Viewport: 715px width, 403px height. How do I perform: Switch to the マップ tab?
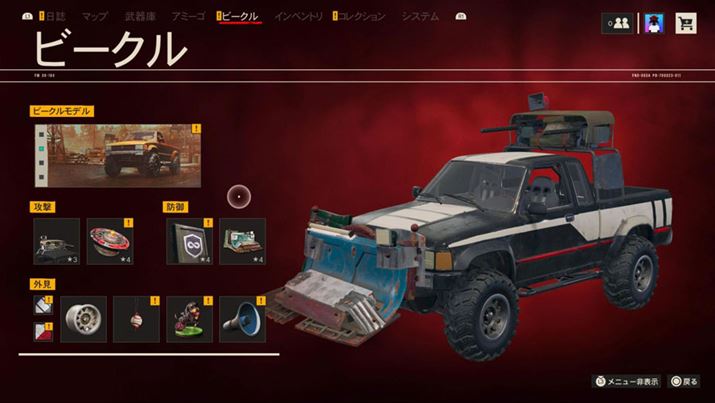click(94, 17)
